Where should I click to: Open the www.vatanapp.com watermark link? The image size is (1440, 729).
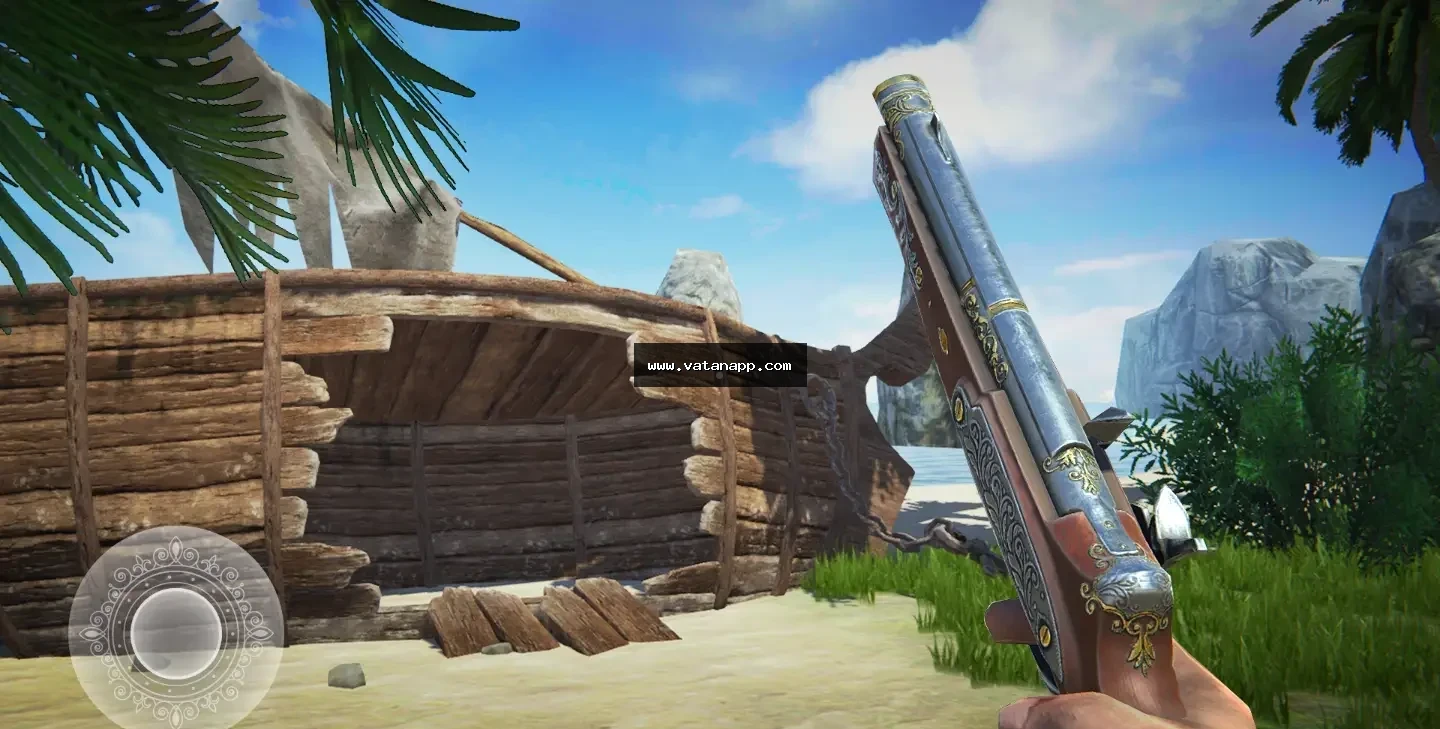720,366
